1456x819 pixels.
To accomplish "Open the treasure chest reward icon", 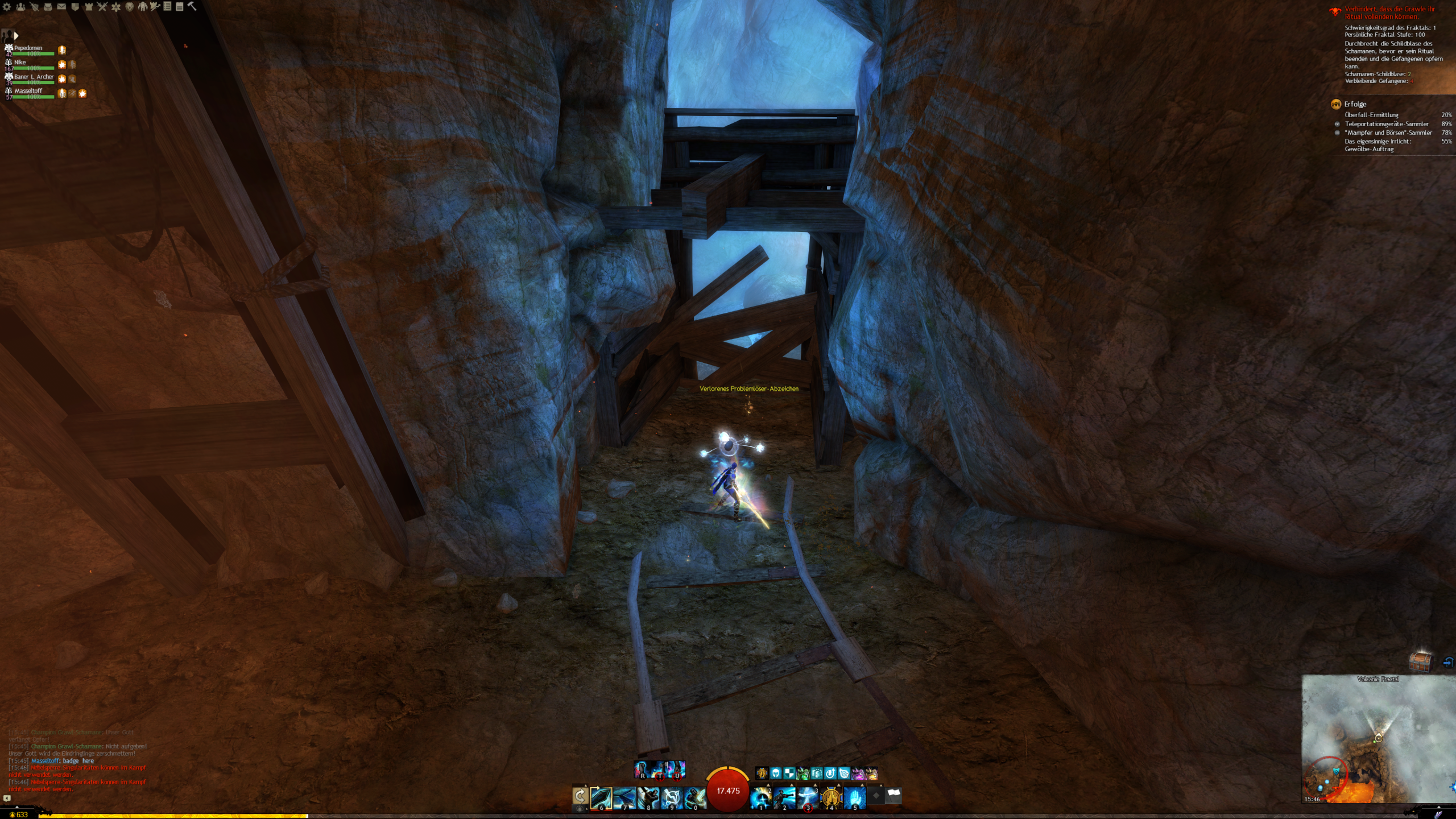I will (x=1421, y=661).
